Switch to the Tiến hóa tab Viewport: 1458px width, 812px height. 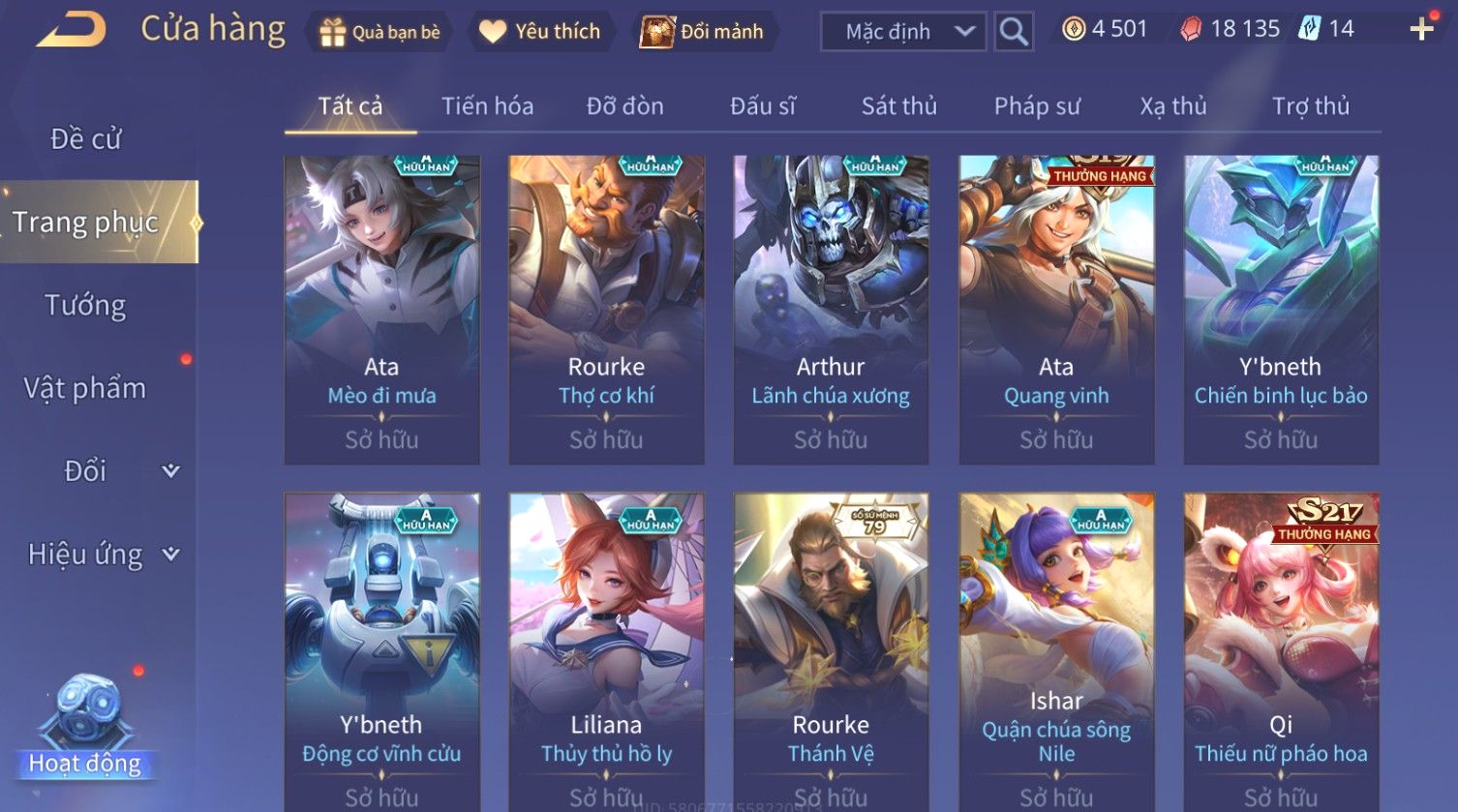487,106
